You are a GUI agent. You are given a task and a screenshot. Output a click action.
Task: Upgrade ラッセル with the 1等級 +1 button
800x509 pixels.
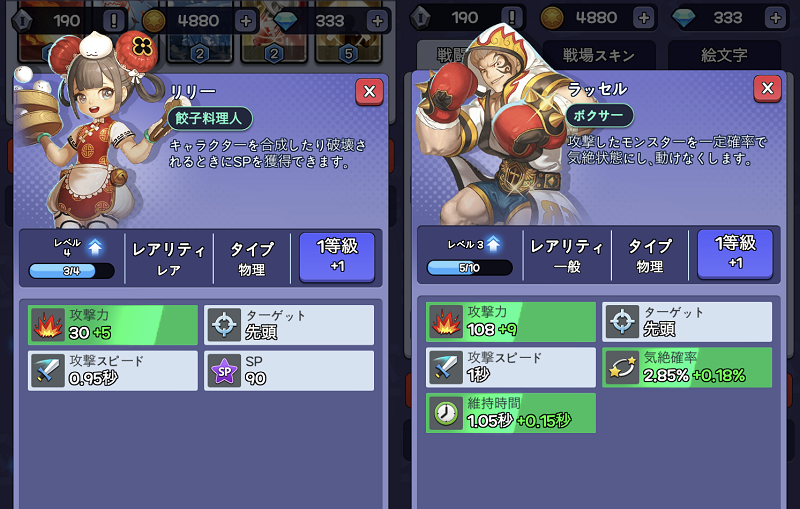click(x=735, y=251)
